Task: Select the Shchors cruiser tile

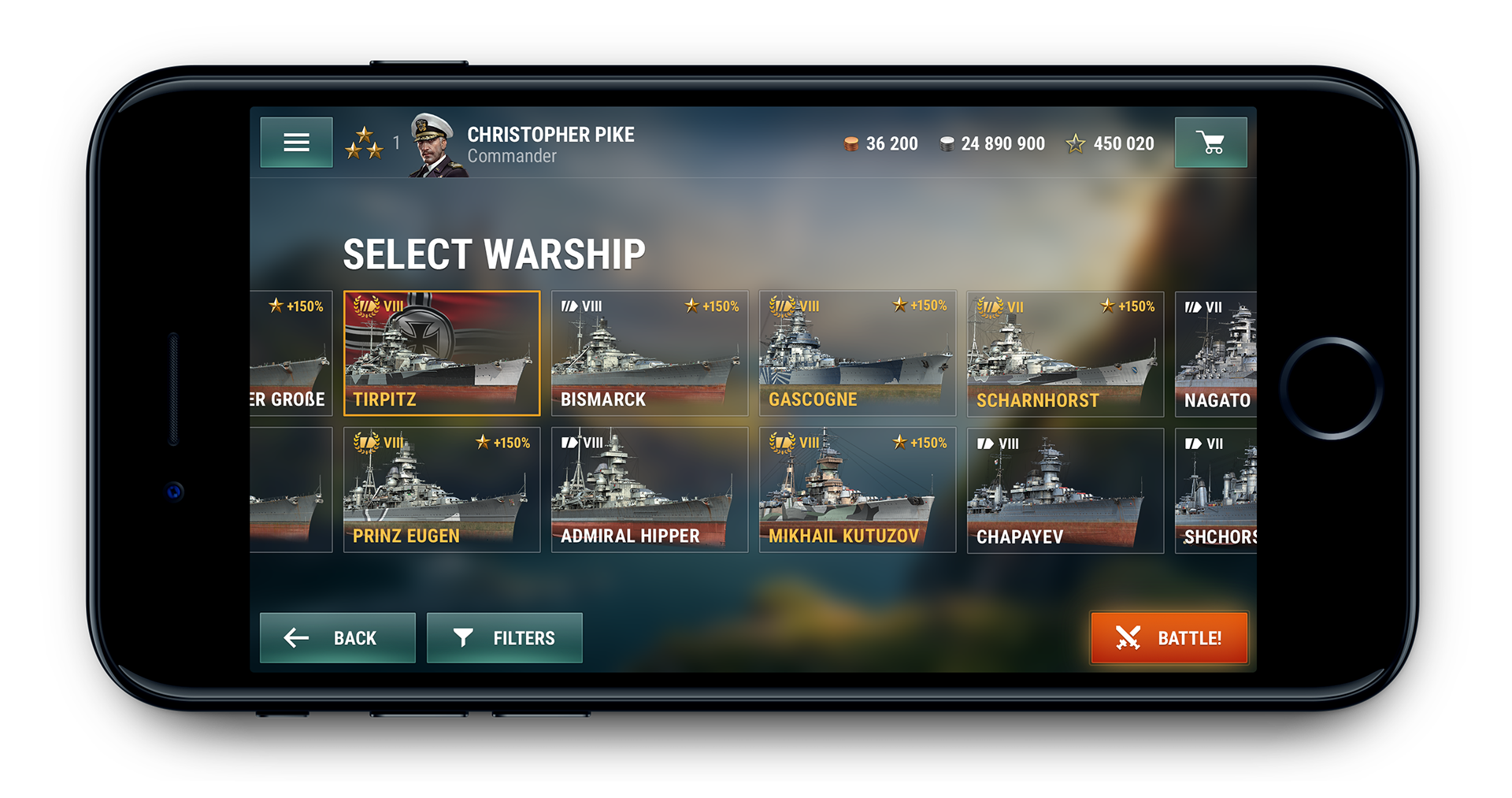Action: [x=1216, y=489]
